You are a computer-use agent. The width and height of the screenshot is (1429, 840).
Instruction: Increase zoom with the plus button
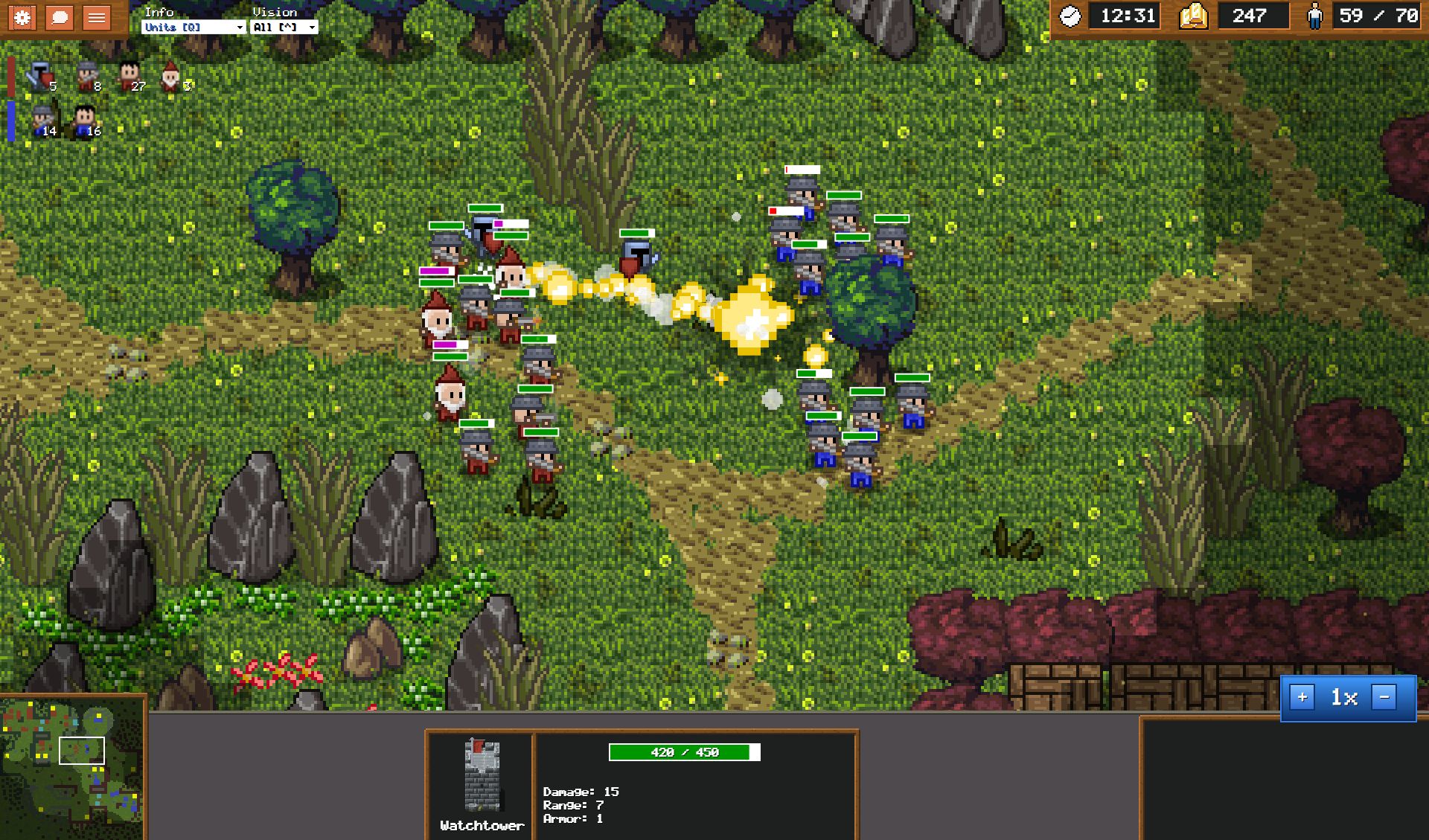point(1302,698)
